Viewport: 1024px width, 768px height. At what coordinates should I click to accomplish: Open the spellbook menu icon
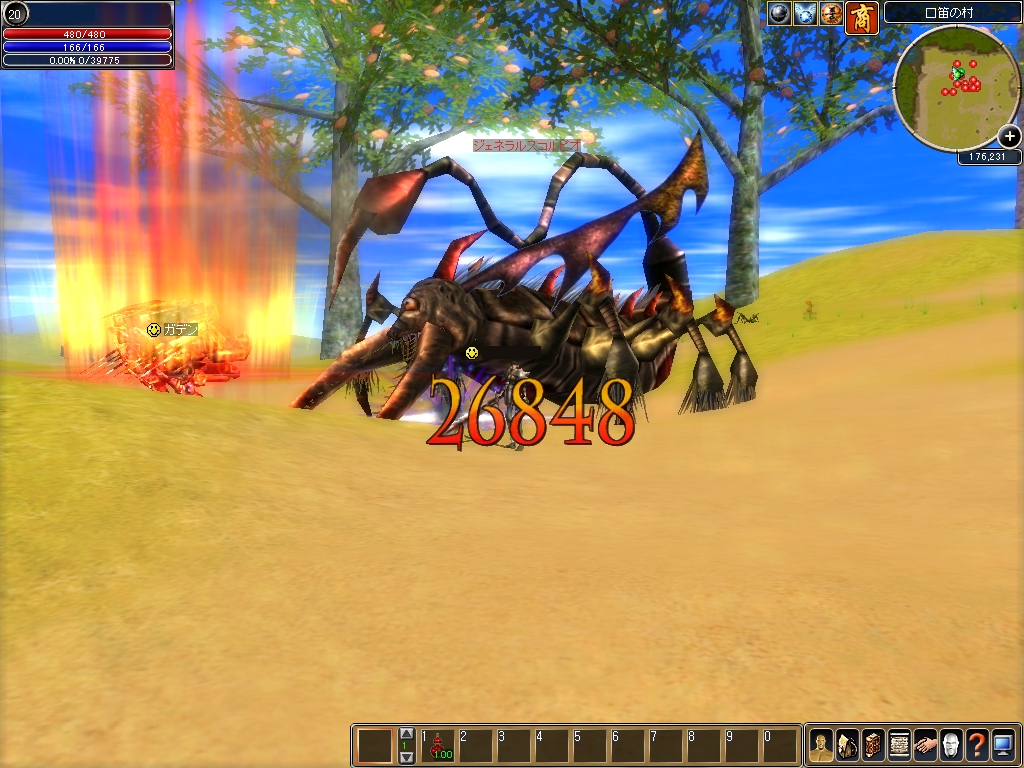pyautogui.click(x=873, y=745)
